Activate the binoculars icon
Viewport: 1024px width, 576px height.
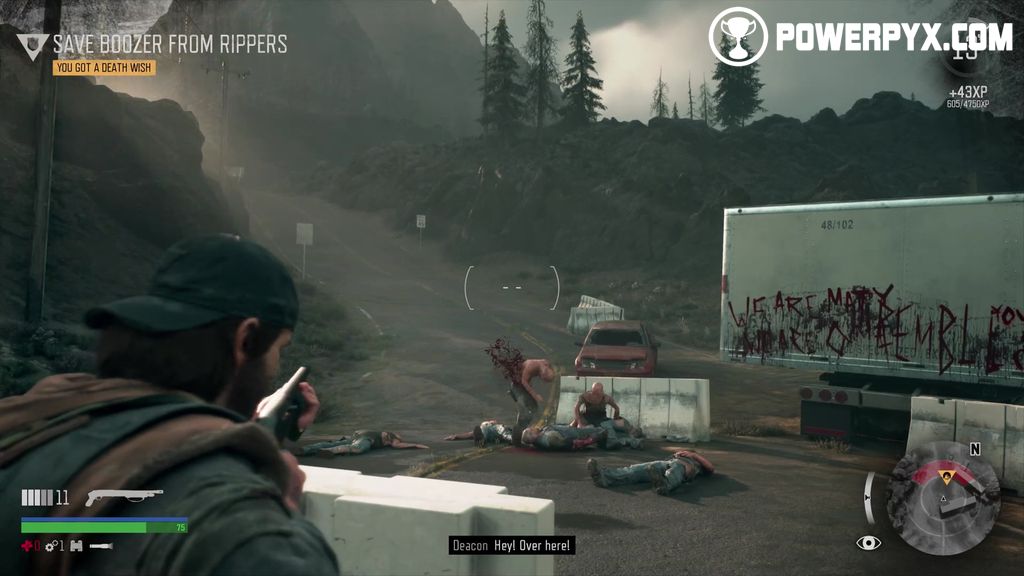[x=76, y=546]
